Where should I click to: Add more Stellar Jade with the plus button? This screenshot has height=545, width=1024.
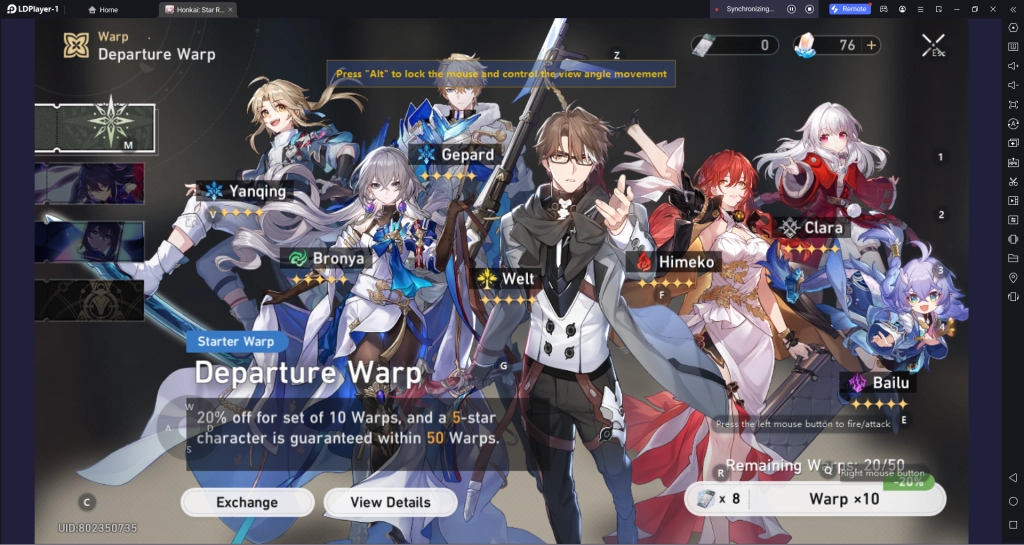click(871, 45)
